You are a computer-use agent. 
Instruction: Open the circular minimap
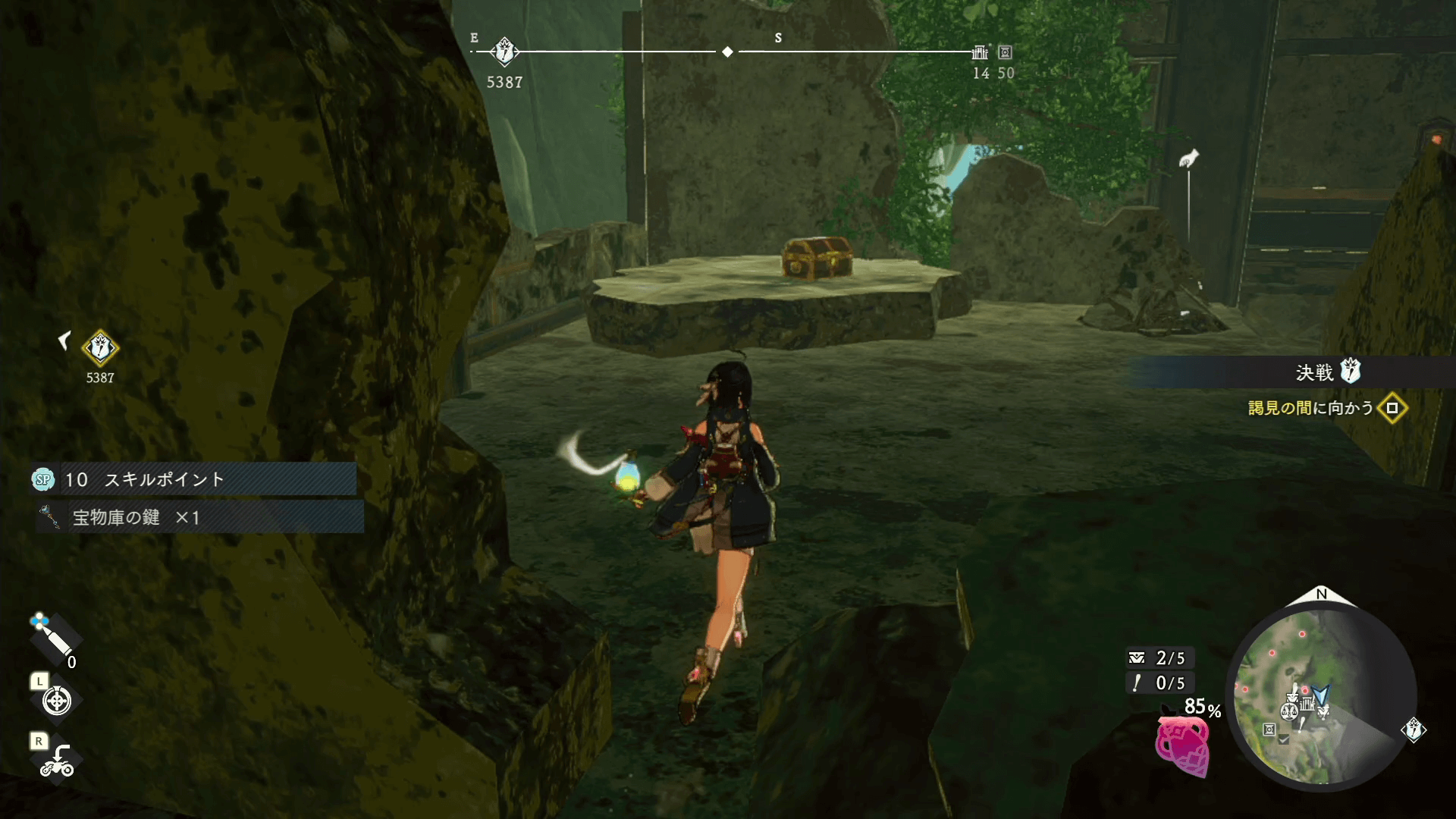1321,698
